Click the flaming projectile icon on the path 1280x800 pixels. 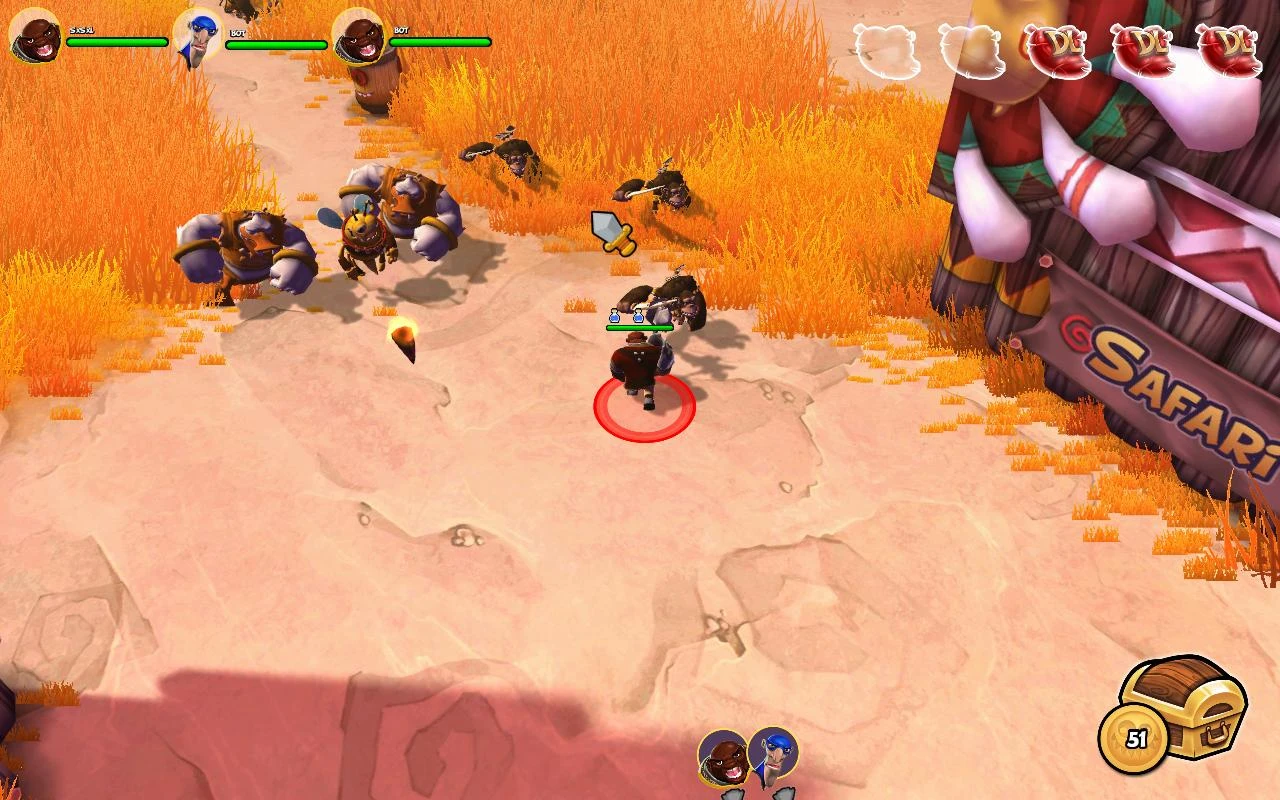point(403,340)
